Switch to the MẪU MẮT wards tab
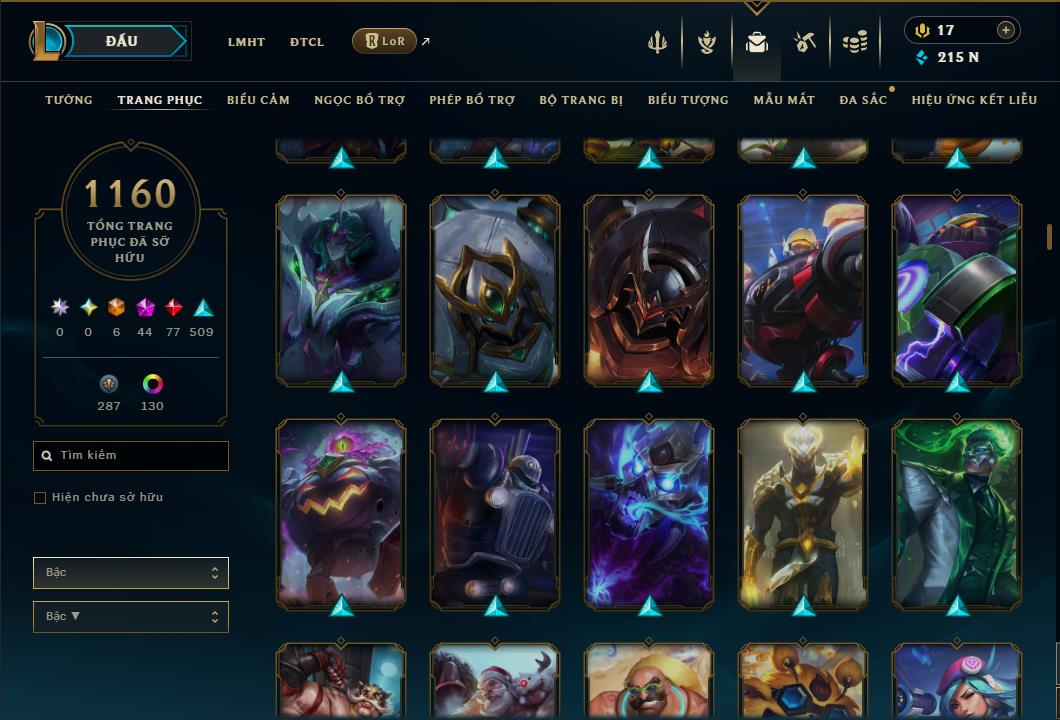1060x720 pixels. pos(784,100)
